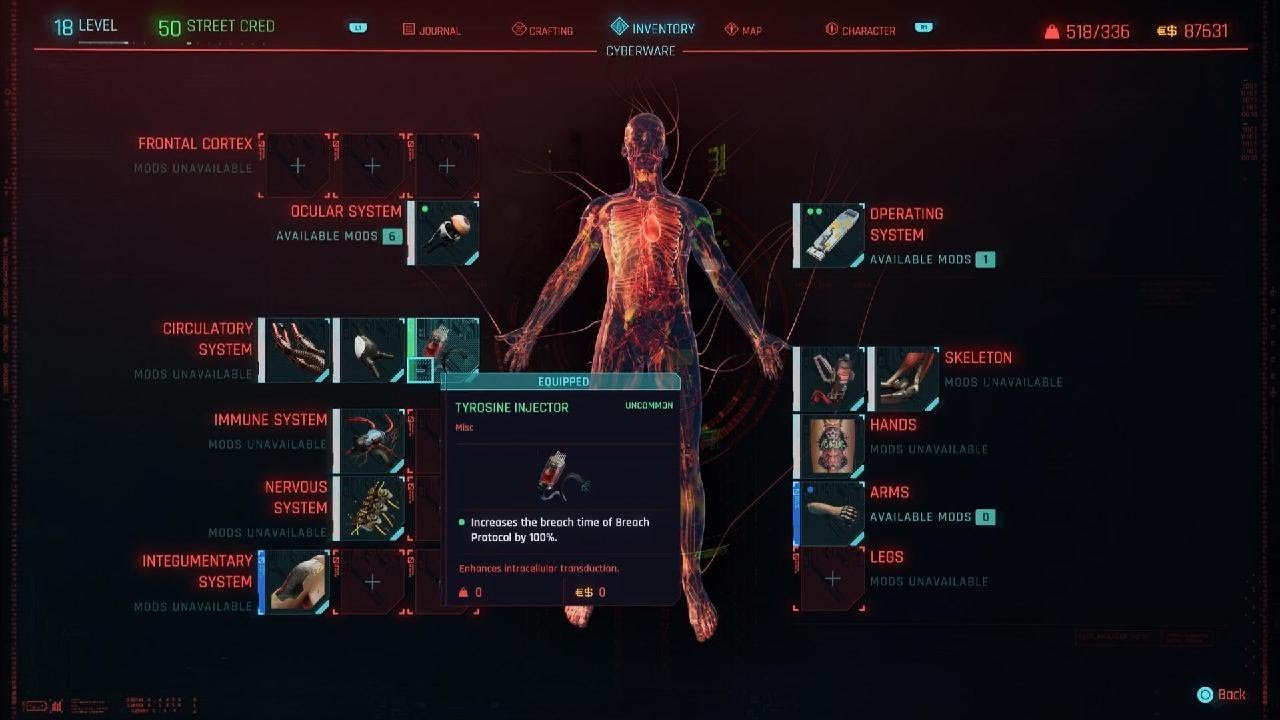
Task: Click the Back button
Action: click(1222, 693)
